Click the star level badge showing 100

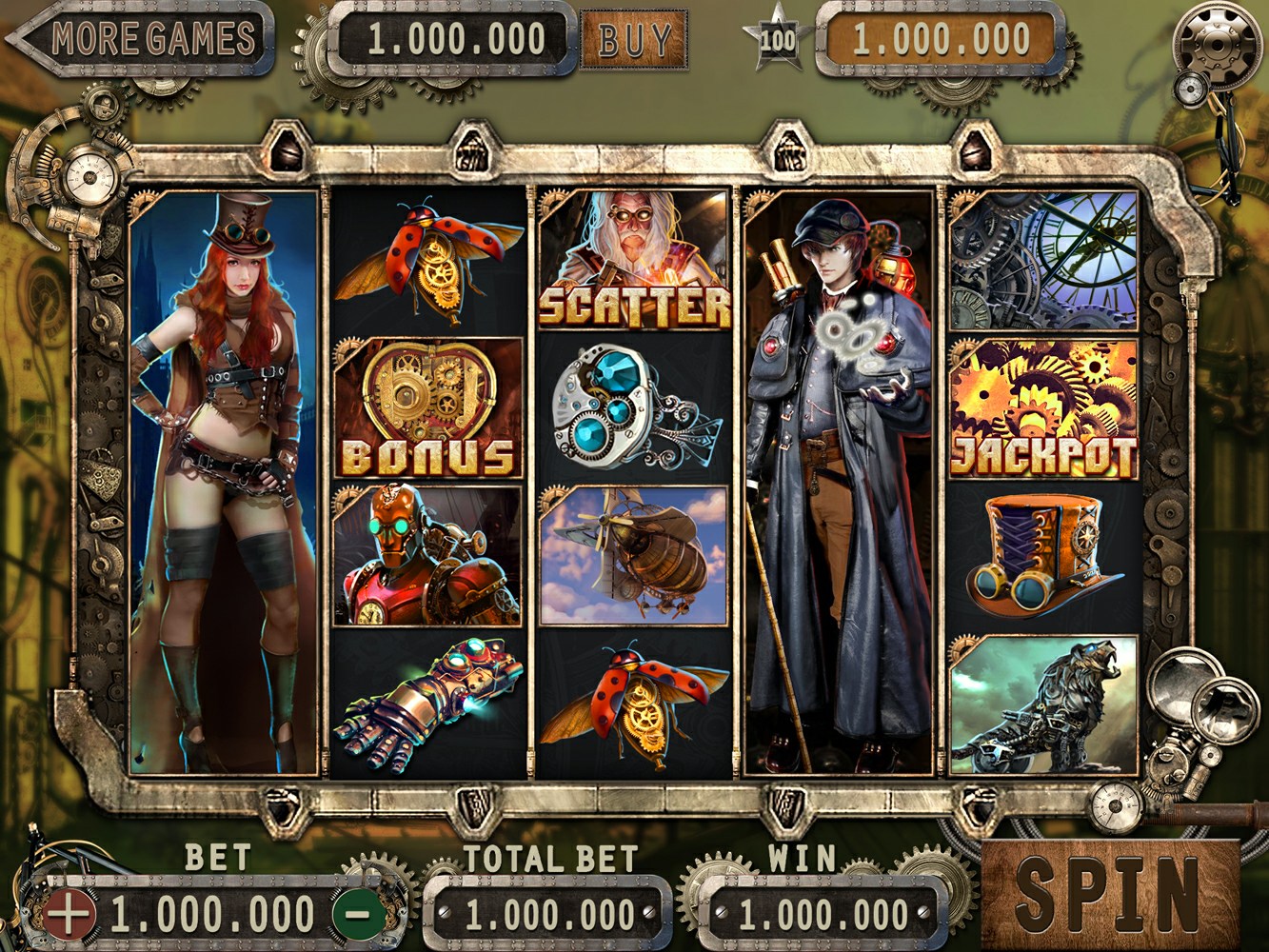pyautogui.click(x=778, y=39)
